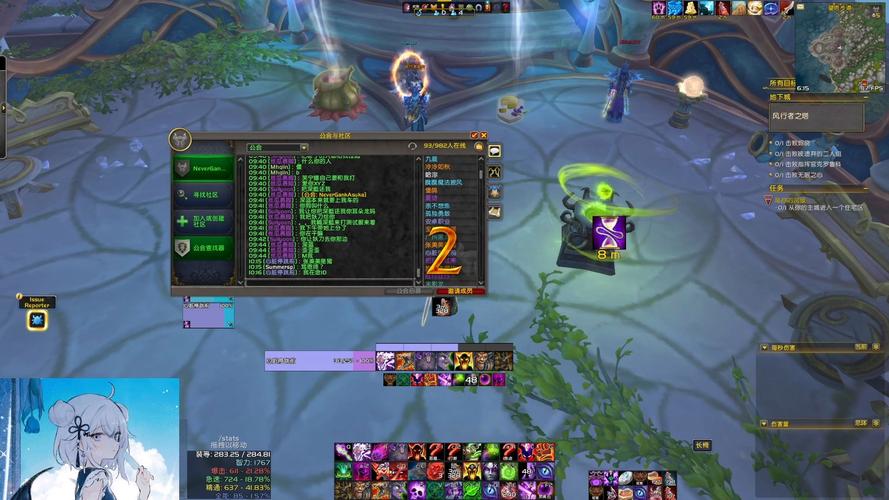Image resolution: width=889 pixels, height=500 pixels.
Task: Open the 寻找社区 community finder
Action: pyautogui.click(x=205, y=194)
